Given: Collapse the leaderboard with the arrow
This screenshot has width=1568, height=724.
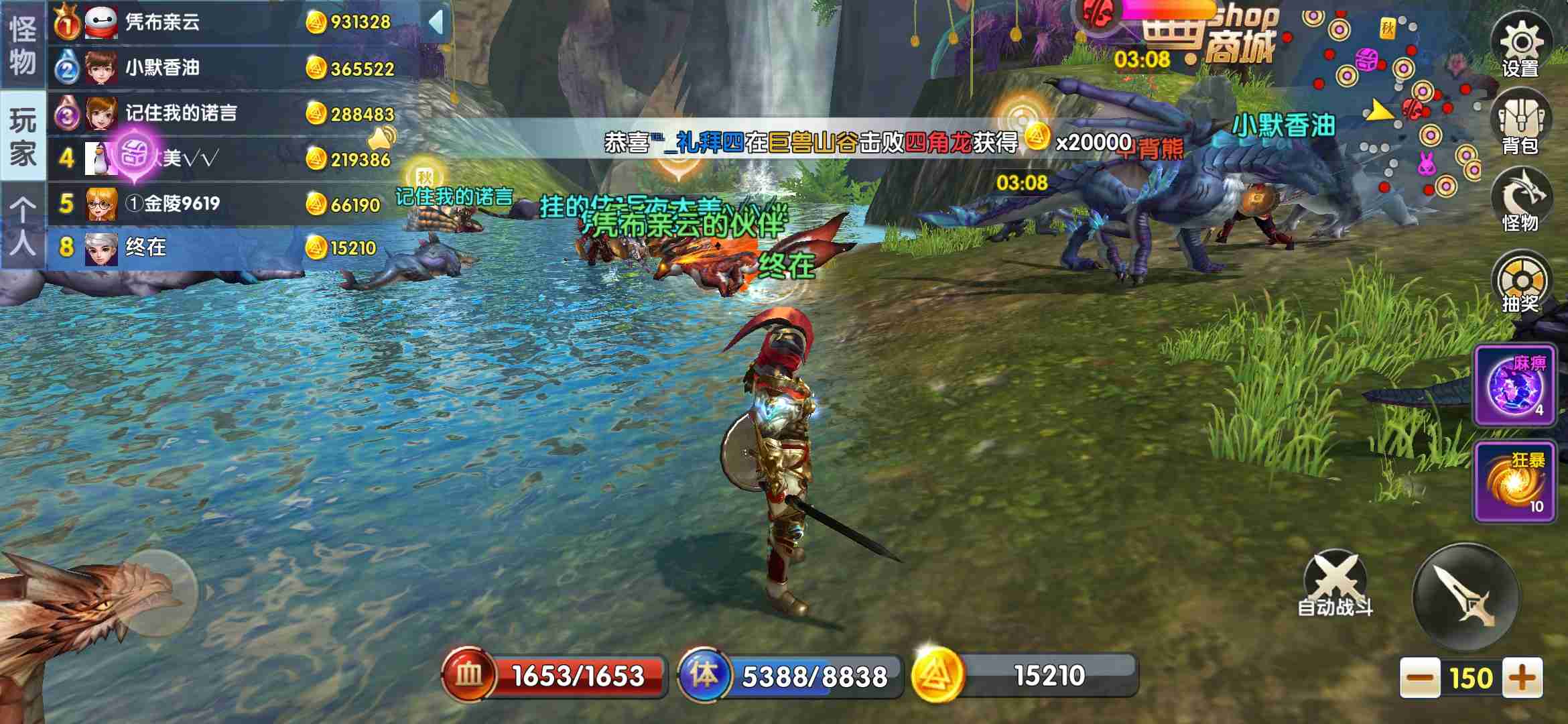Looking at the screenshot, I should coord(436,22).
